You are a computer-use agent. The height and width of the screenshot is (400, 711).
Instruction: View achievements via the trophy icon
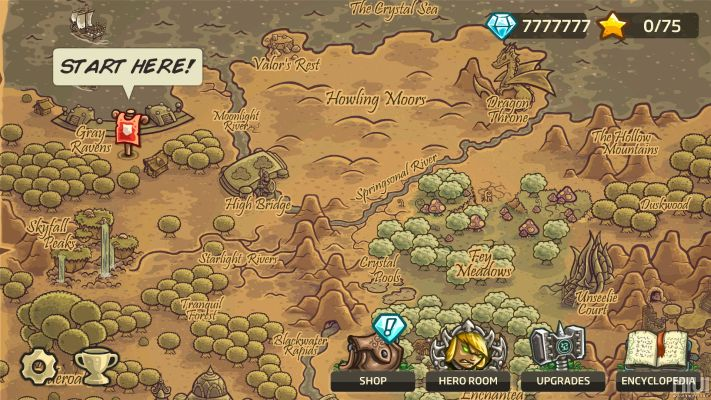point(94,367)
